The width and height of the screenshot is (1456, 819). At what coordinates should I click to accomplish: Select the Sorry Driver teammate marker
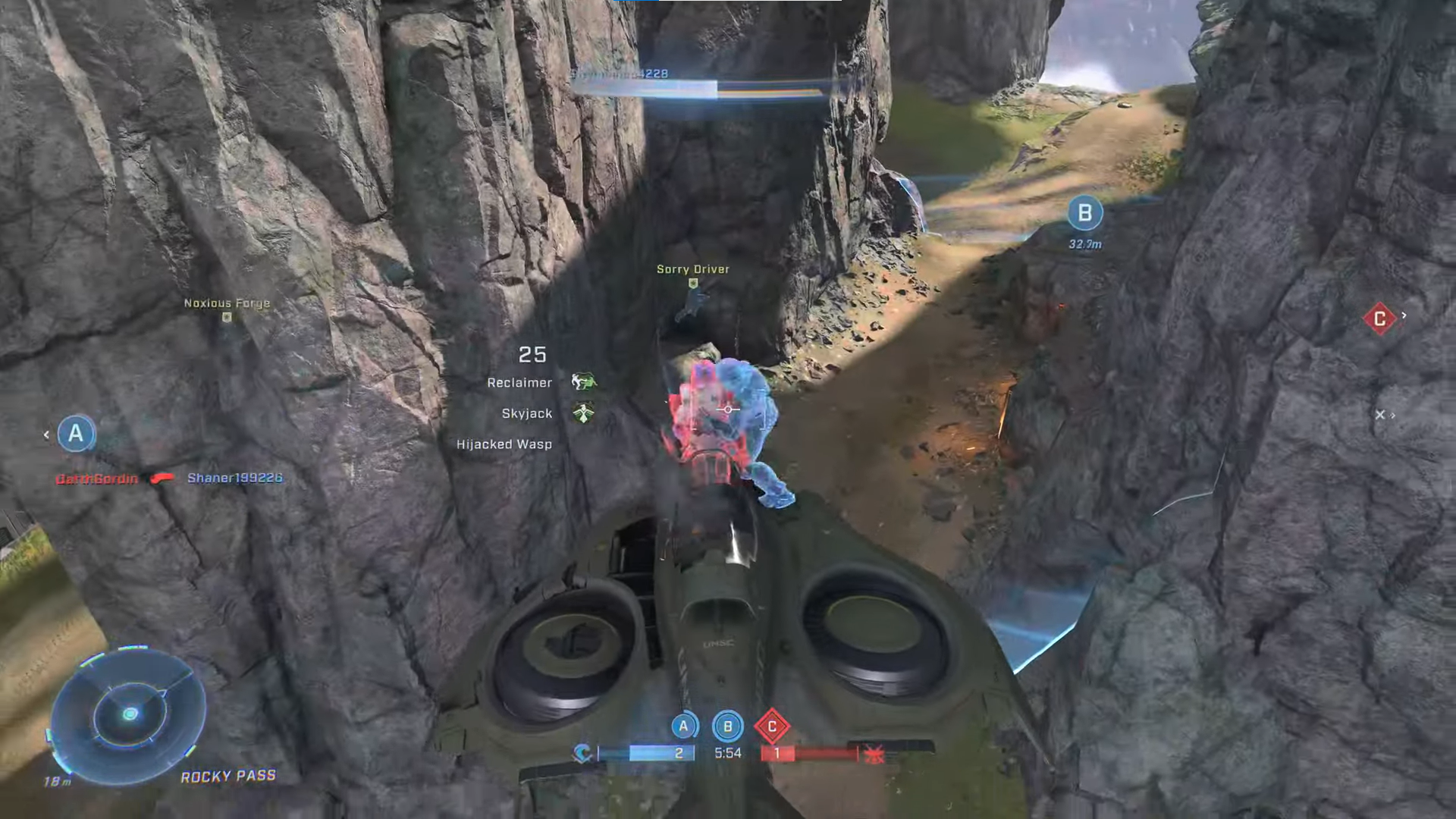click(x=692, y=284)
